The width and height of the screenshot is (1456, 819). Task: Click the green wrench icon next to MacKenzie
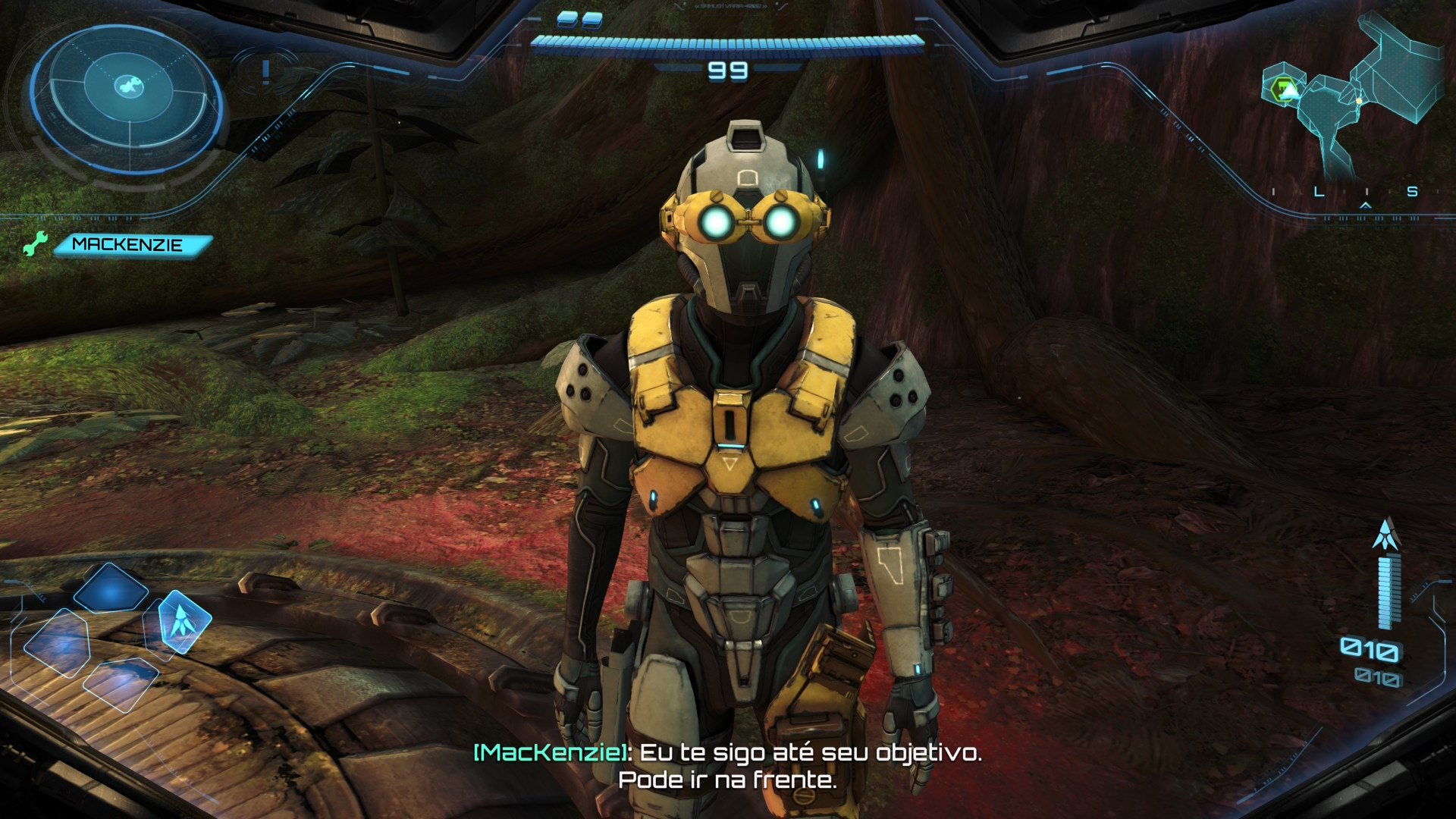34,244
